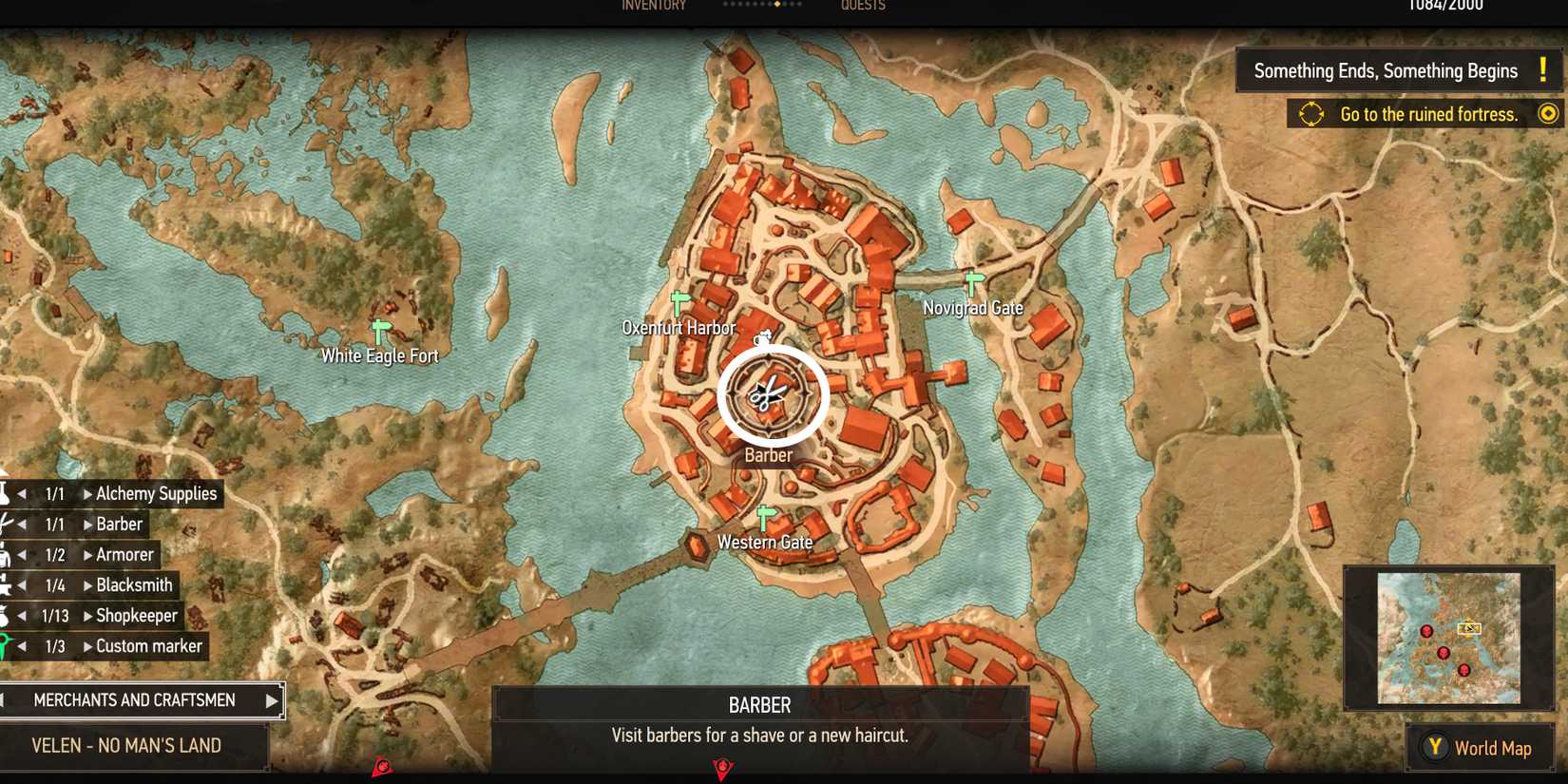Click the minimap in the bottom right corner
This screenshot has height=784, width=1568.
coord(1448,639)
